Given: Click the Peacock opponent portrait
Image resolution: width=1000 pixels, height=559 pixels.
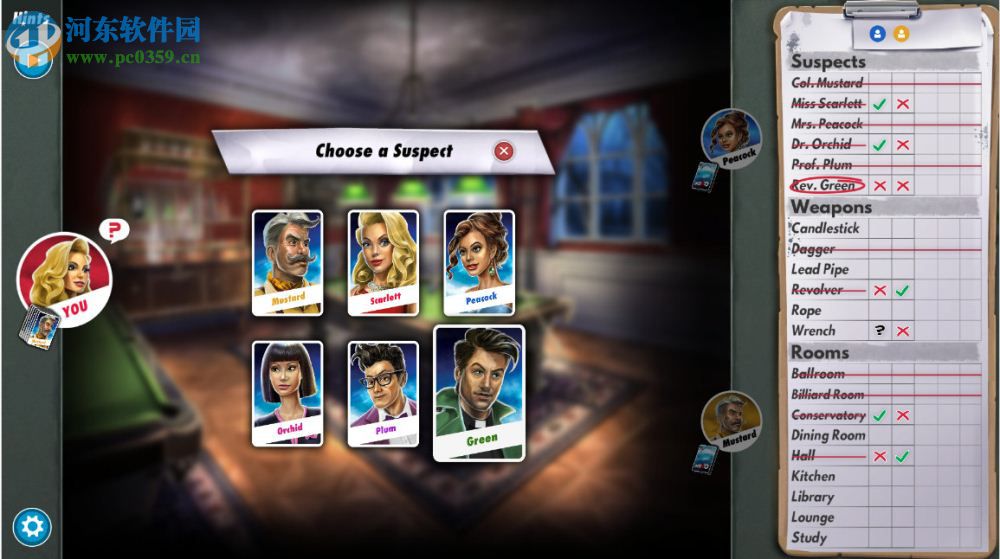Looking at the screenshot, I should [731, 138].
